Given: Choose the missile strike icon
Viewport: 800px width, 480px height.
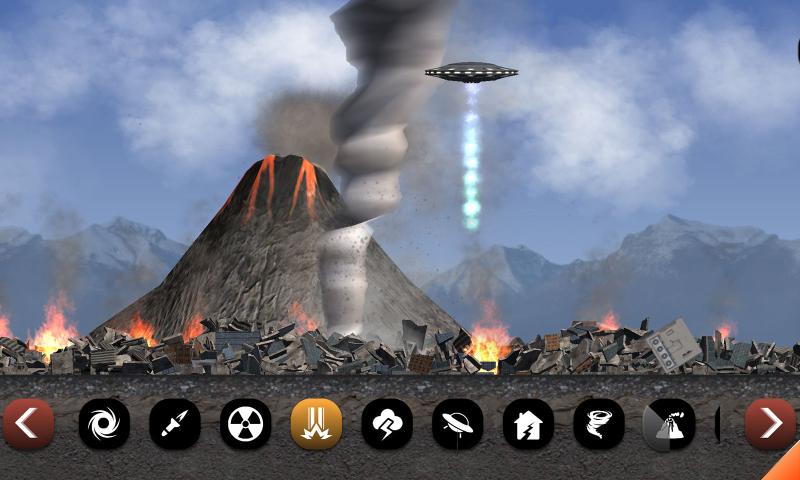Looking at the screenshot, I should 175,424.
